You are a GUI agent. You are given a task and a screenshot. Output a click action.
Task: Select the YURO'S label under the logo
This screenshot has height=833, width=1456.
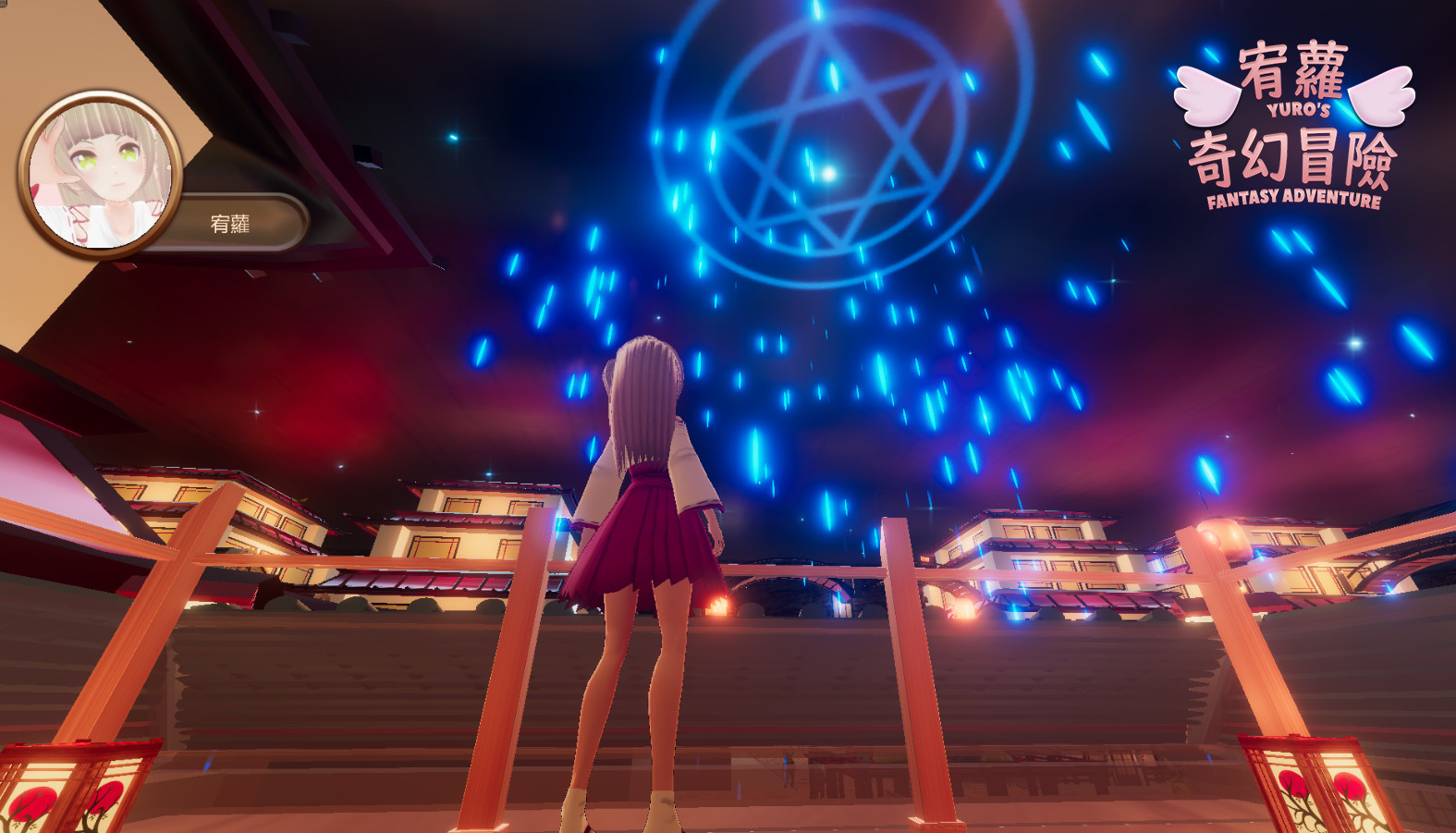[1301, 111]
